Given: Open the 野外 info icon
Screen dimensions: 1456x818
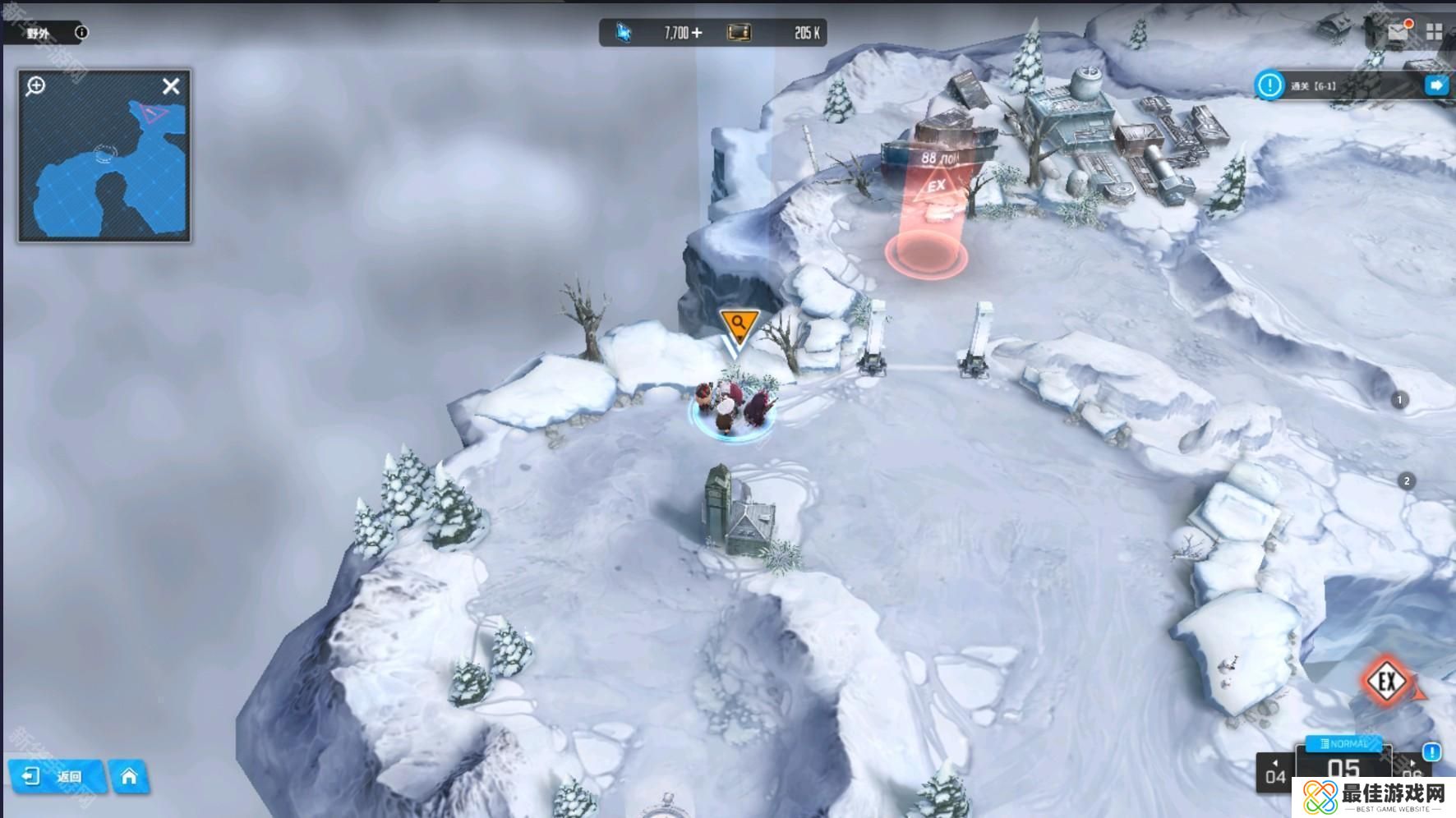Looking at the screenshot, I should [x=81, y=33].
